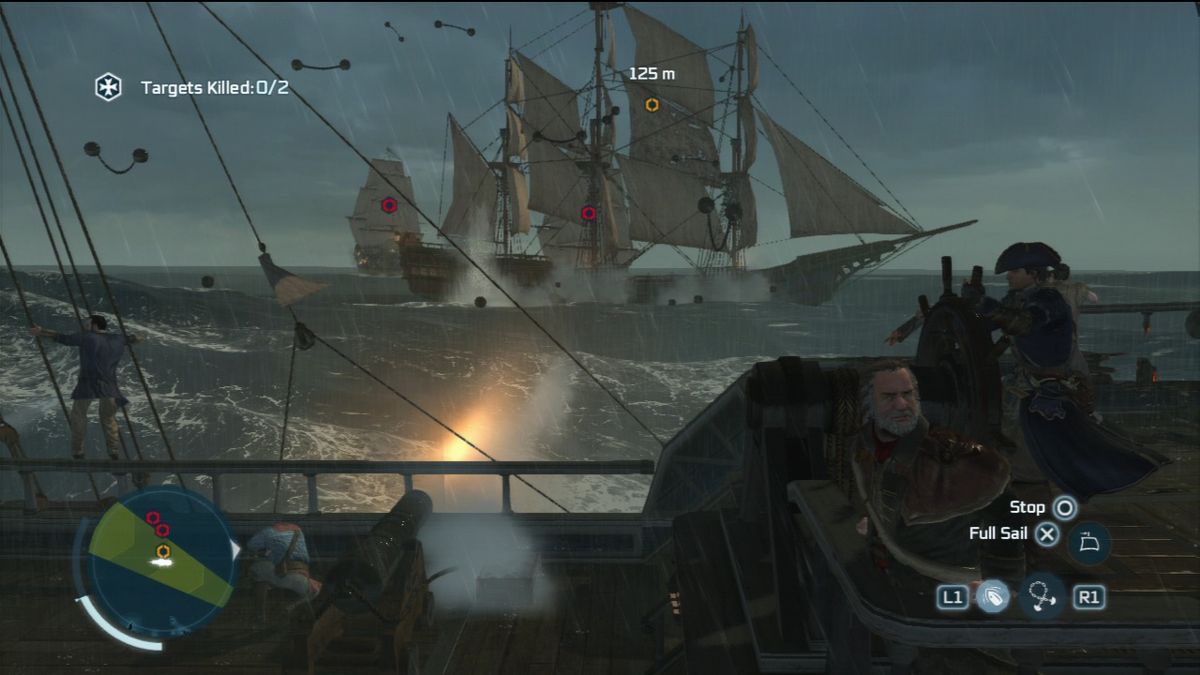Click the hexagon objective icon beside Targets Killed

(108, 87)
